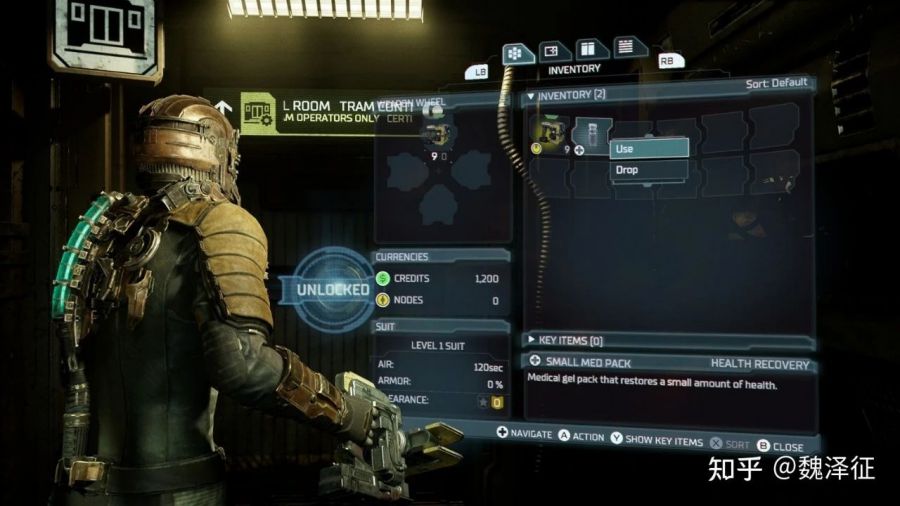
Task: Switch to the Inventory tab
Action: [x=514, y=53]
